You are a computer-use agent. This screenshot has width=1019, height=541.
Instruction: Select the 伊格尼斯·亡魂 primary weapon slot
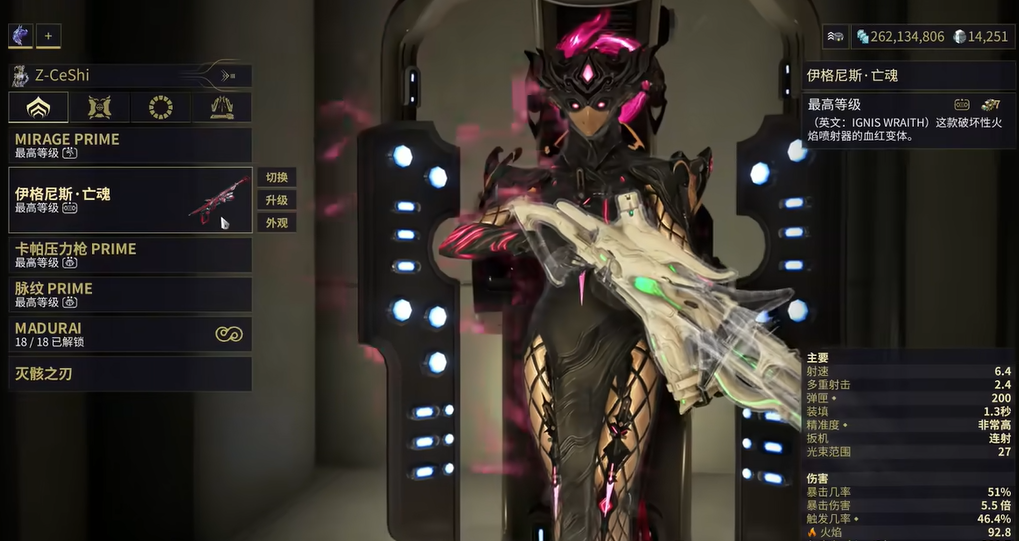point(130,199)
